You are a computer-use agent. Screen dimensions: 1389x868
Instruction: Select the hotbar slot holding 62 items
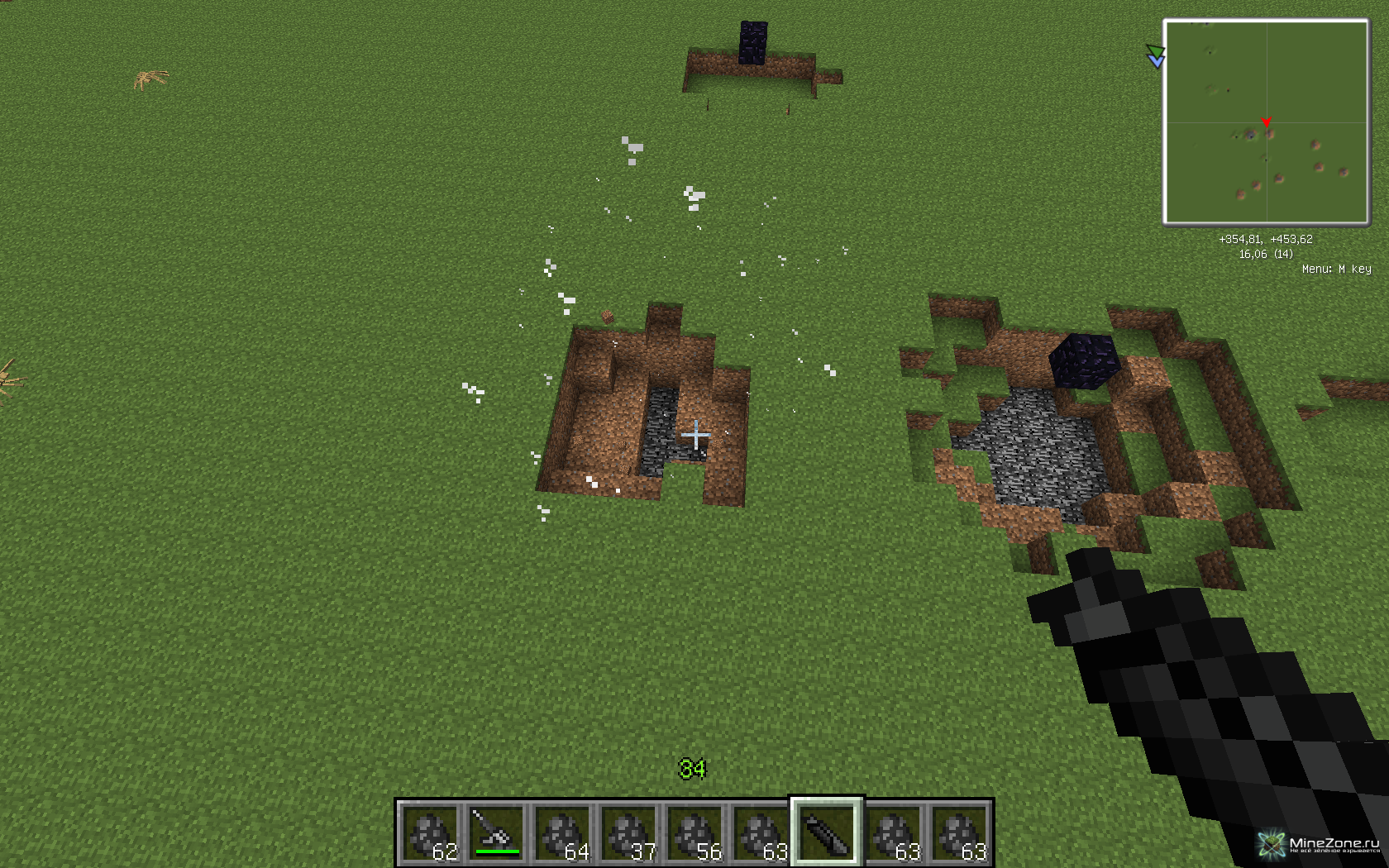[x=430, y=833]
